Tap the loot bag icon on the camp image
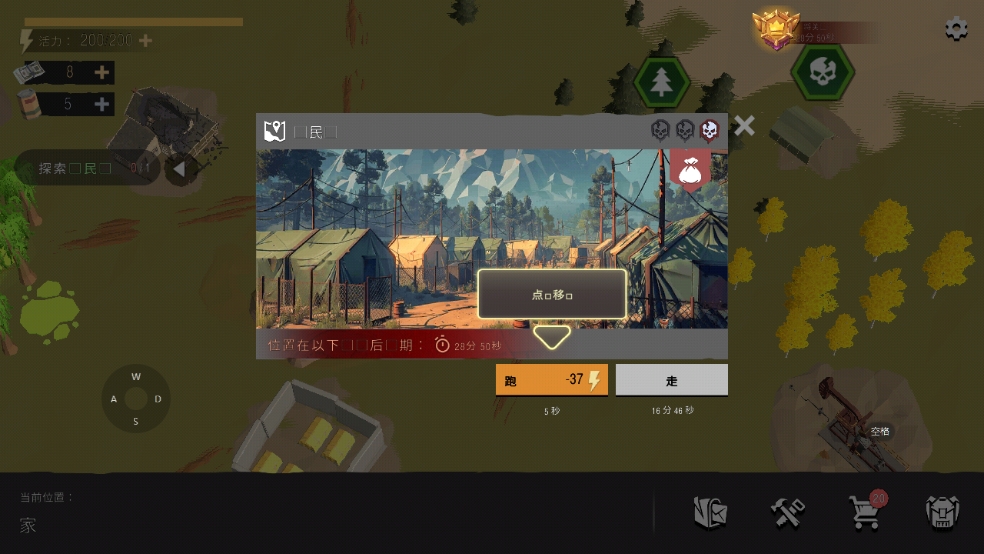The width and height of the screenshot is (984, 554). point(690,170)
